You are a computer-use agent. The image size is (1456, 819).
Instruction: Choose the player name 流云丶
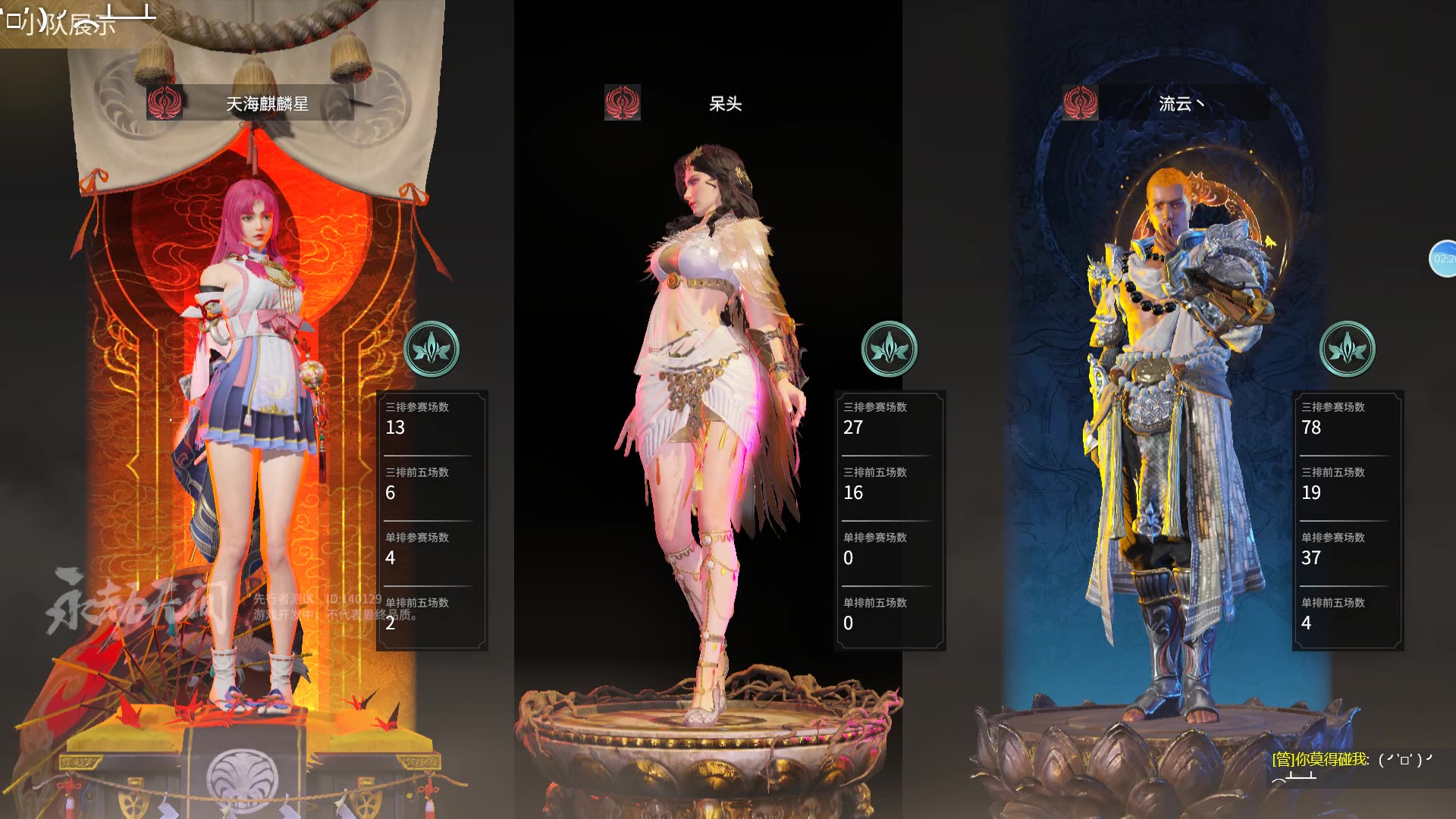click(x=1181, y=104)
